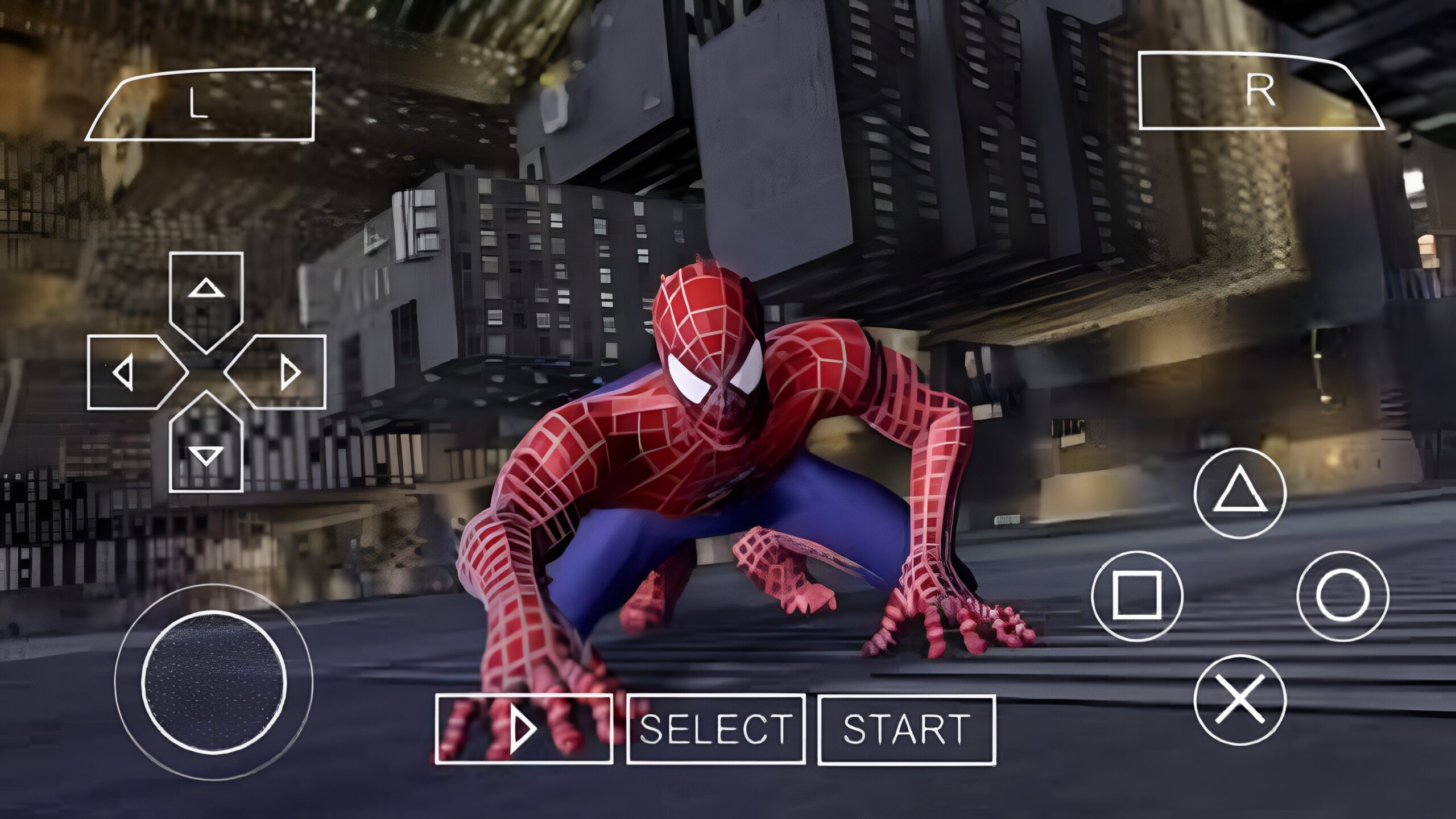Tap the on-screen cross button
1456x819 pixels.
tap(1240, 699)
